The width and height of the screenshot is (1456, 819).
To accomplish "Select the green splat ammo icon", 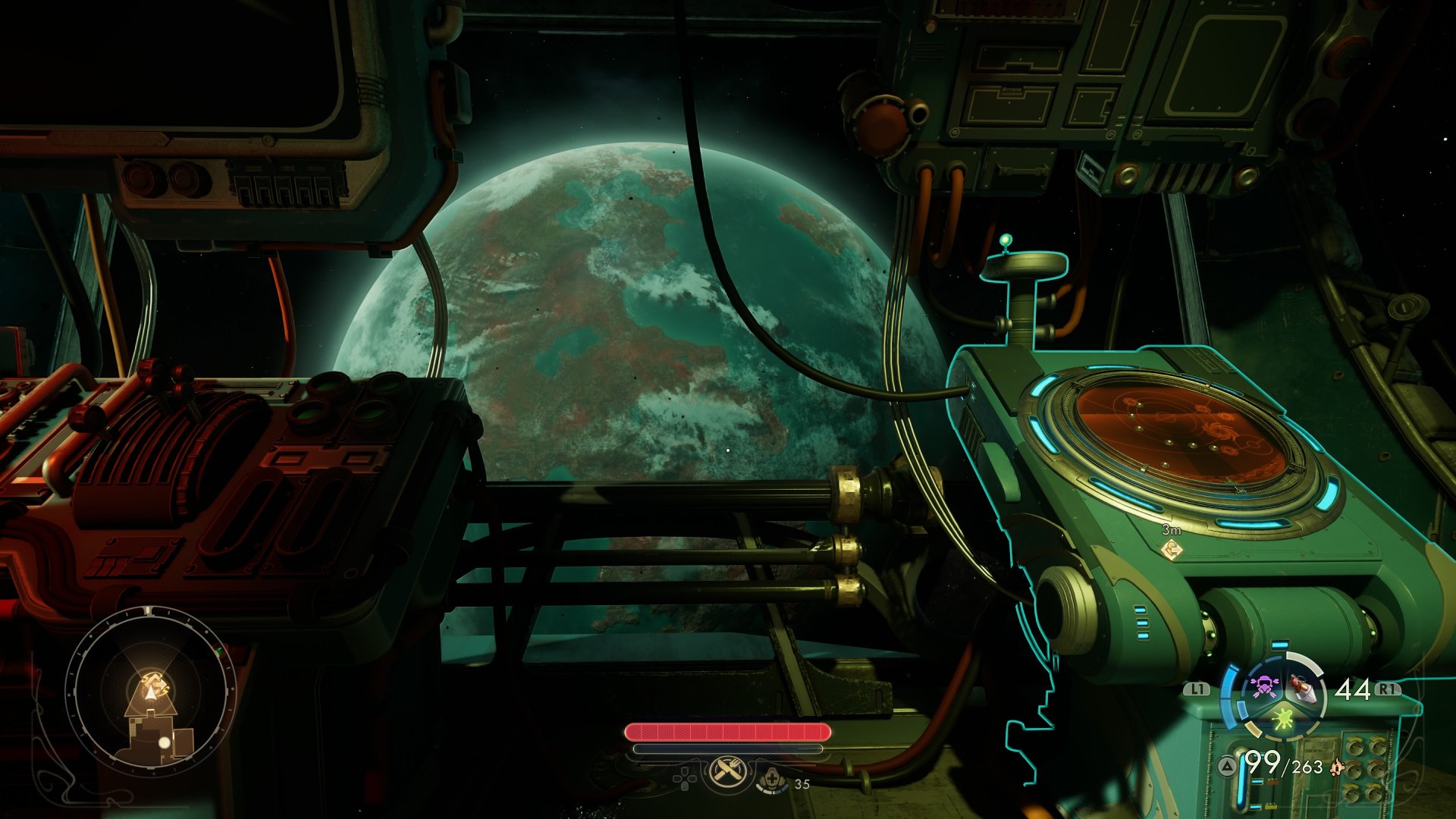I will pos(1283,719).
